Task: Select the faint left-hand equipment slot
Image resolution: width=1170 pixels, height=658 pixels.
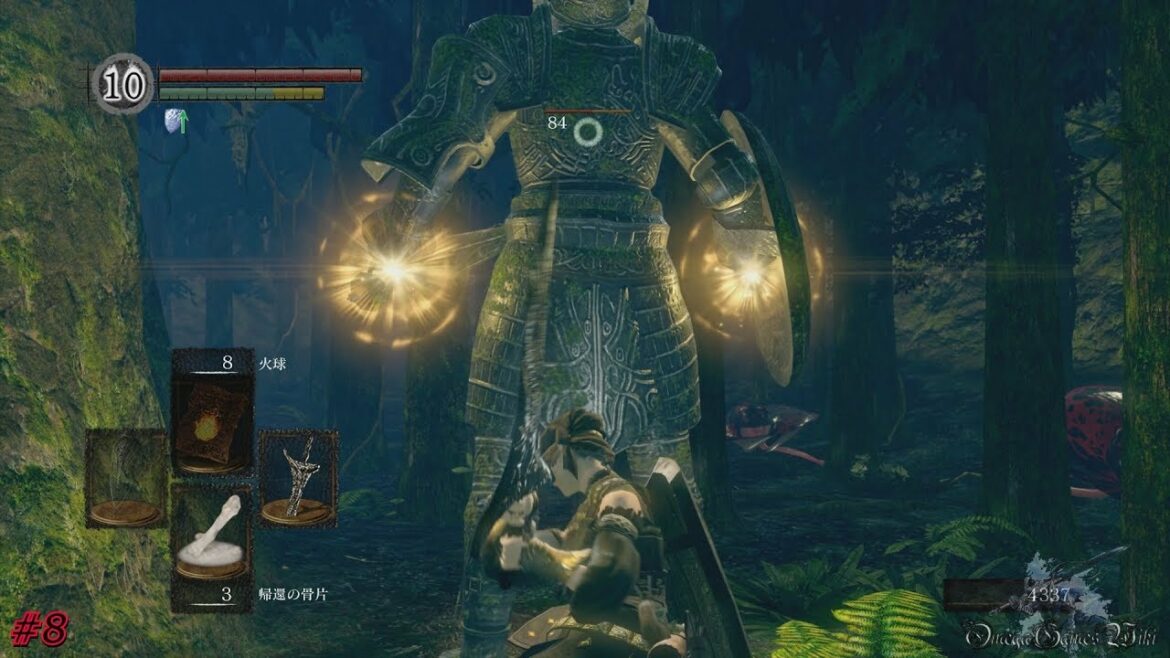Action: 125,478
